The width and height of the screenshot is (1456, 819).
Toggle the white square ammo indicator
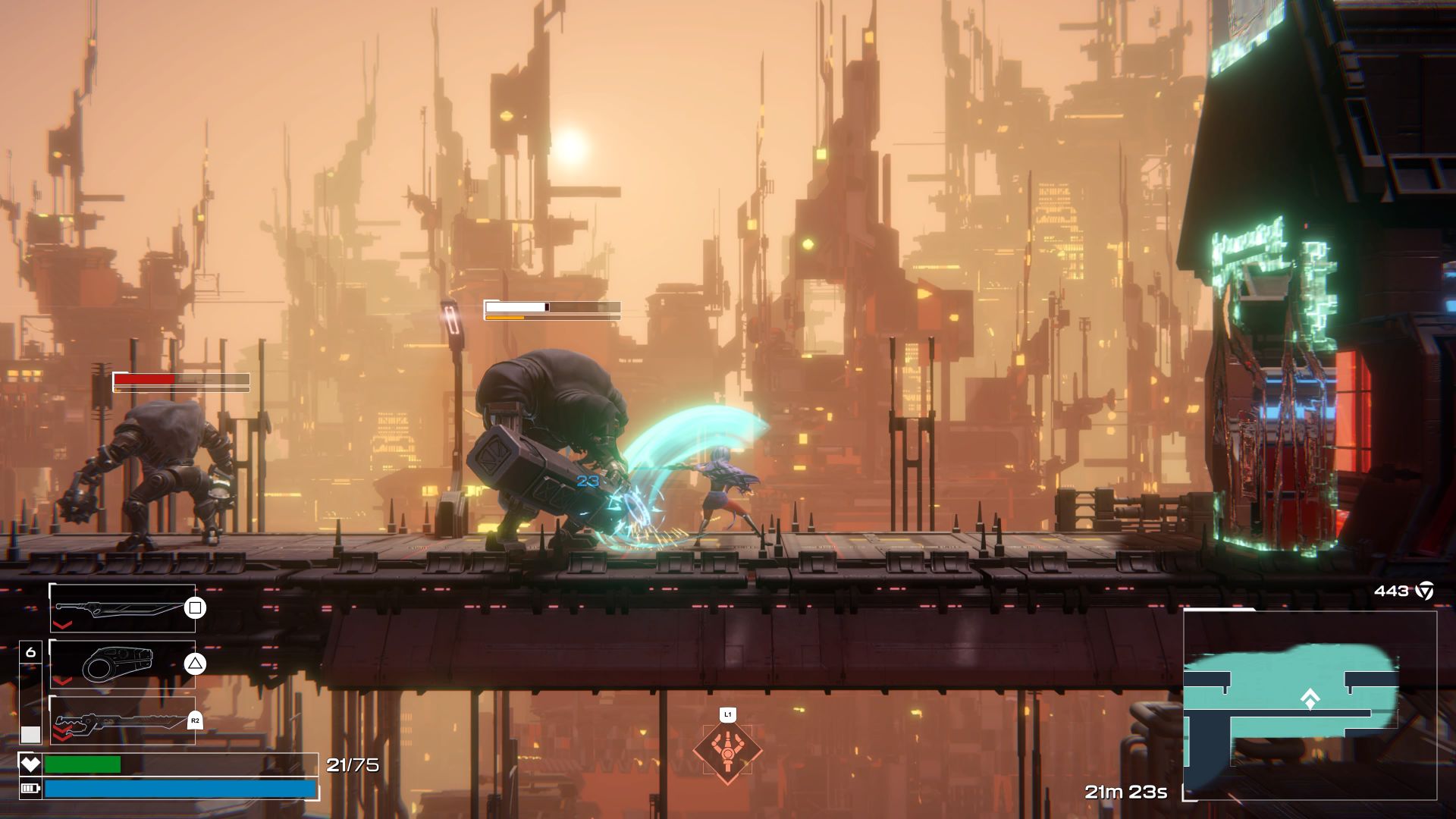[30, 733]
